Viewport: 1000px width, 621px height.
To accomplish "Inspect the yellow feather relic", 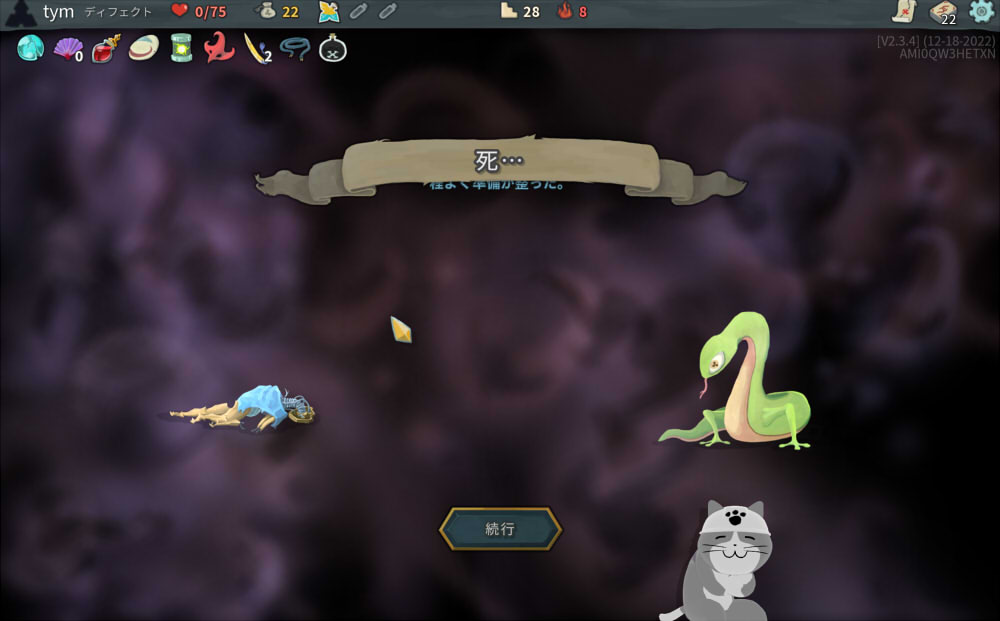I will (256, 48).
